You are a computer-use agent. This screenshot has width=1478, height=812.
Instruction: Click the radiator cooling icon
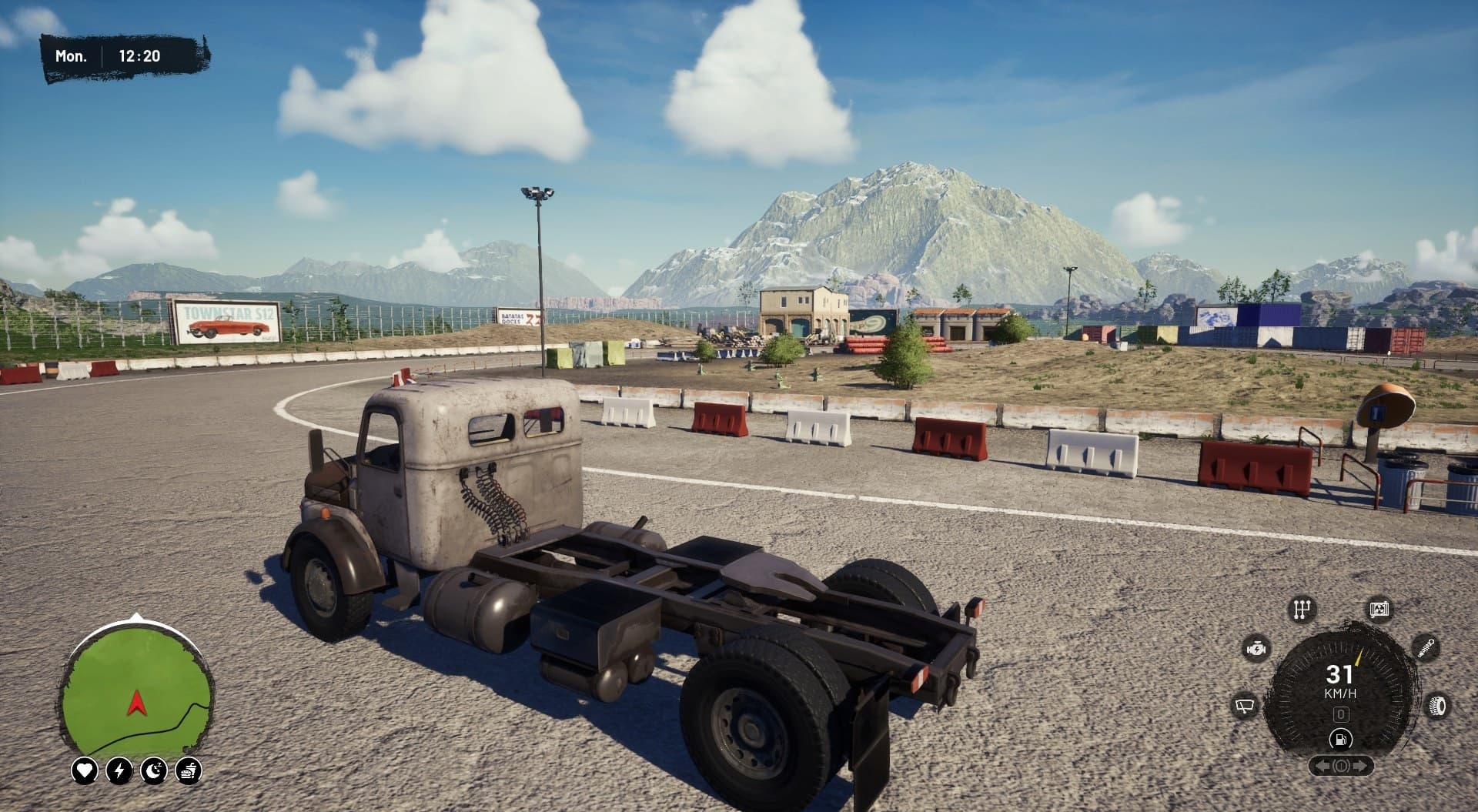click(1379, 610)
